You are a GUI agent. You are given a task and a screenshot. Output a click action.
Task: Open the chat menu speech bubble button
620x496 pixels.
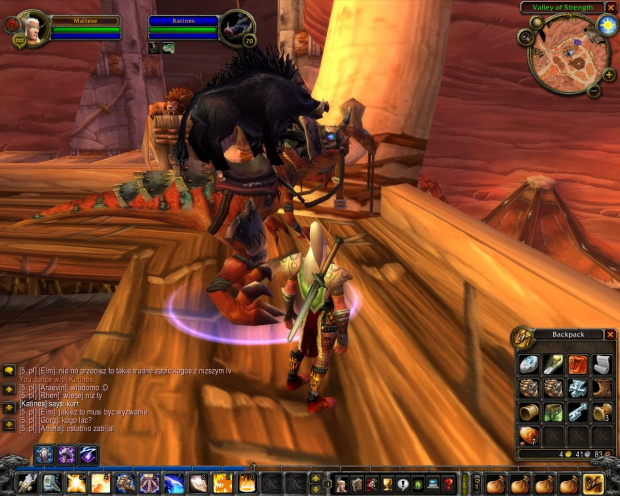coord(9,371)
